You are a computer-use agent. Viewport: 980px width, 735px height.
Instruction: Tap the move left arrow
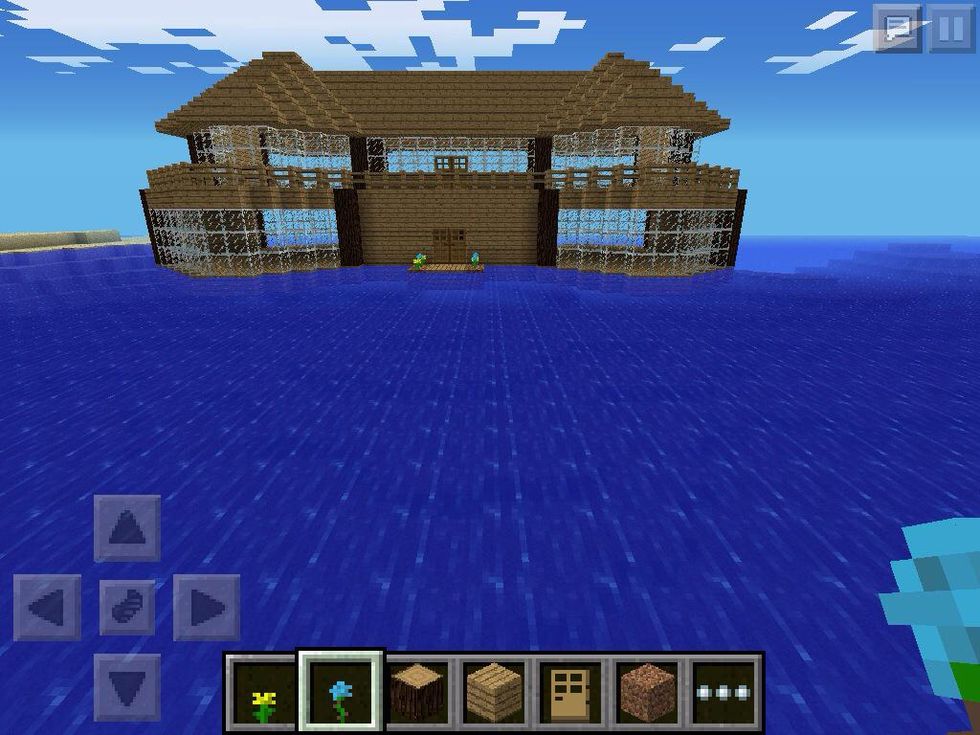click(47, 607)
